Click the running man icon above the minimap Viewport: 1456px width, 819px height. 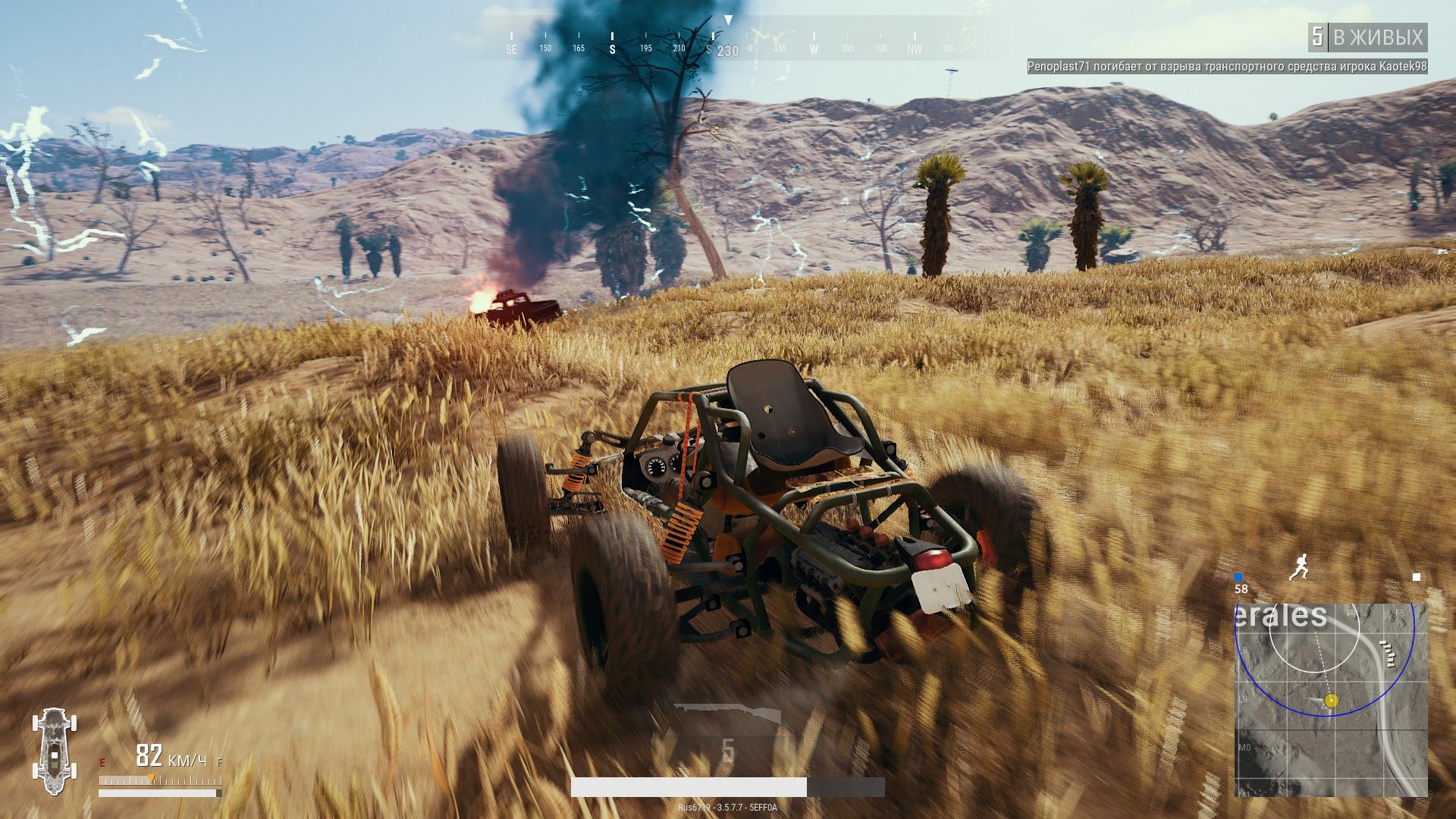pos(1299,567)
